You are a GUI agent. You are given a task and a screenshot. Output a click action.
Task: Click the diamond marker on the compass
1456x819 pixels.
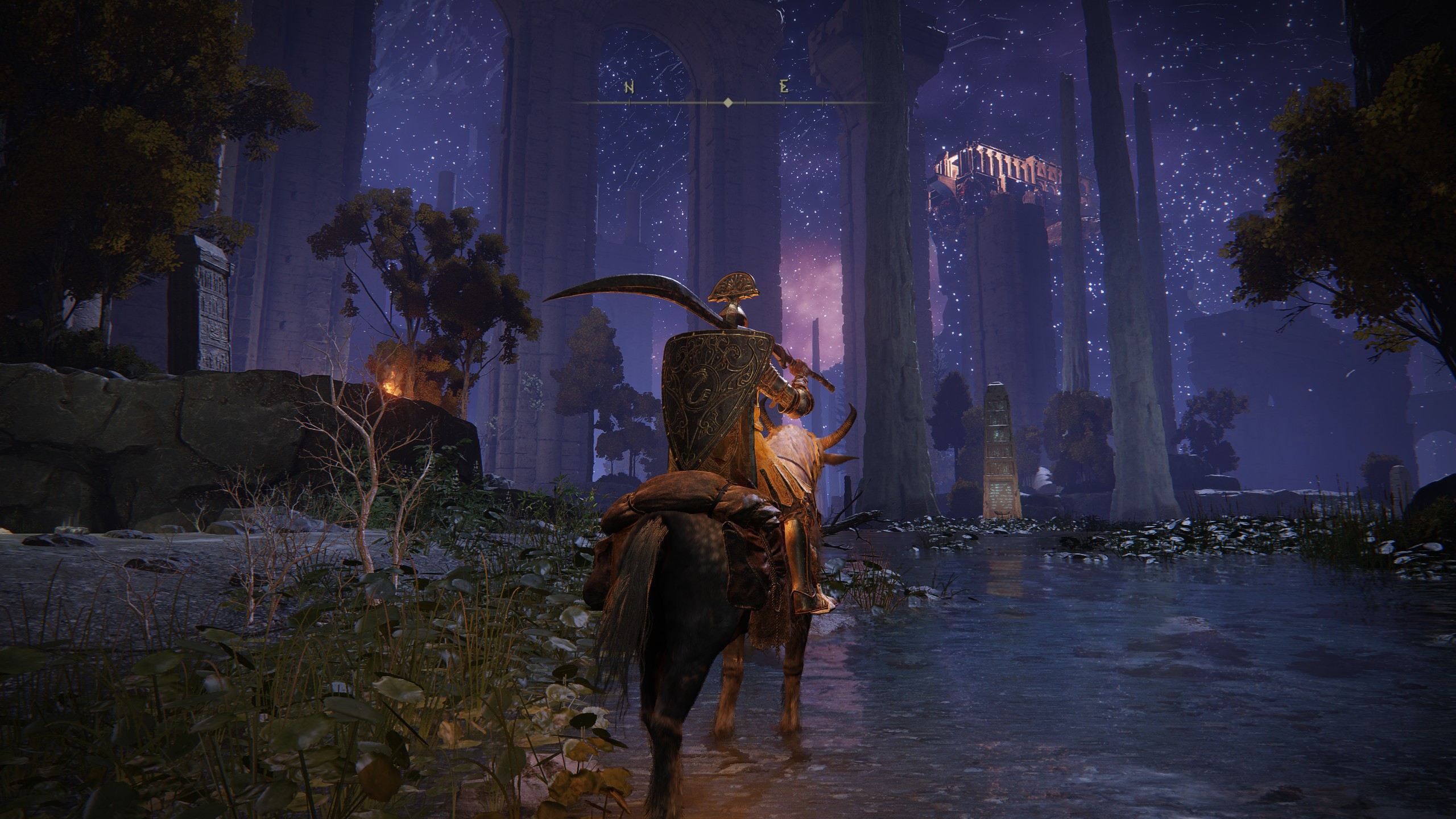(x=727, y=103)
